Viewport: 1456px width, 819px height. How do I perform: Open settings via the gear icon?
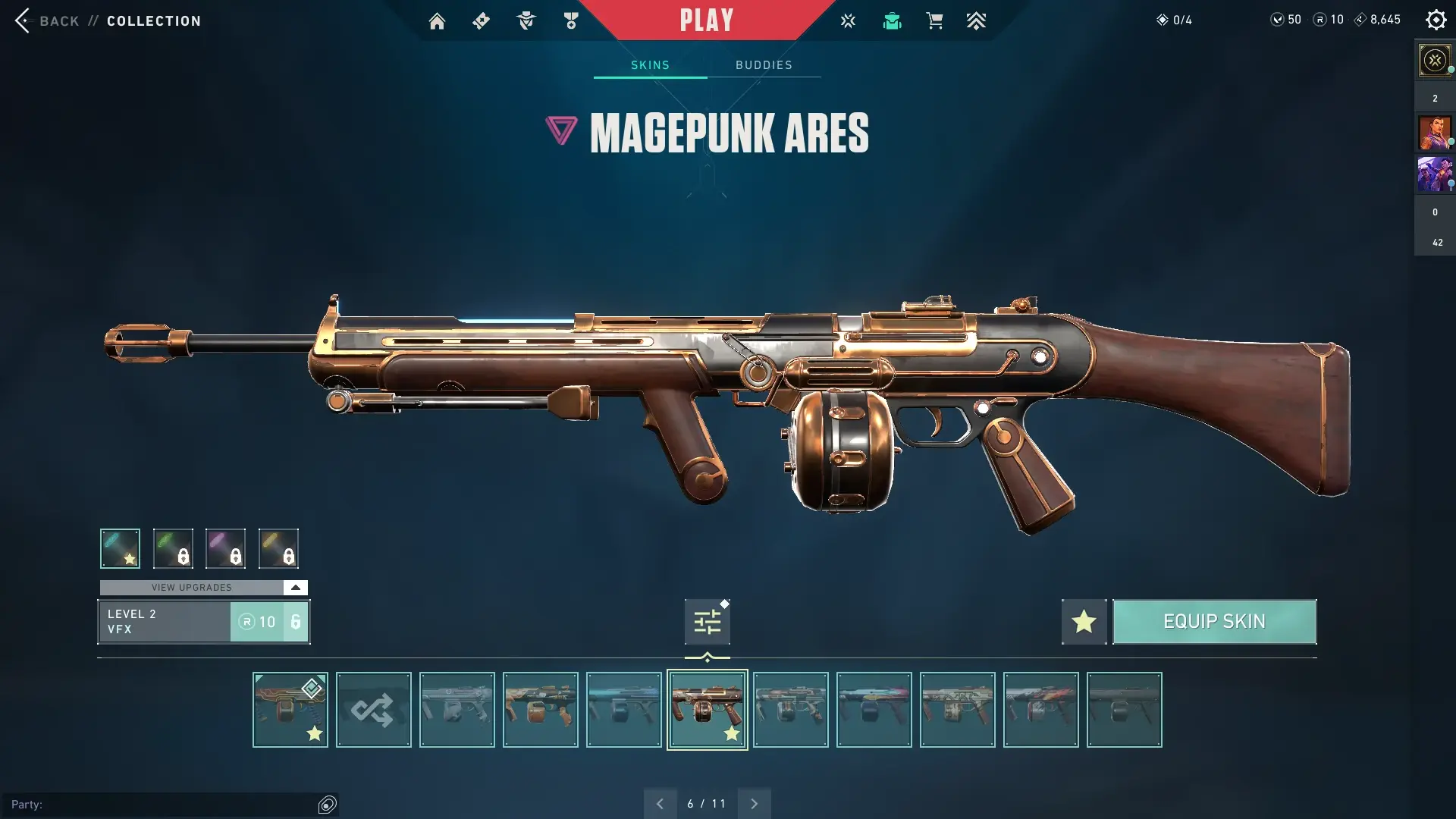1436,20
